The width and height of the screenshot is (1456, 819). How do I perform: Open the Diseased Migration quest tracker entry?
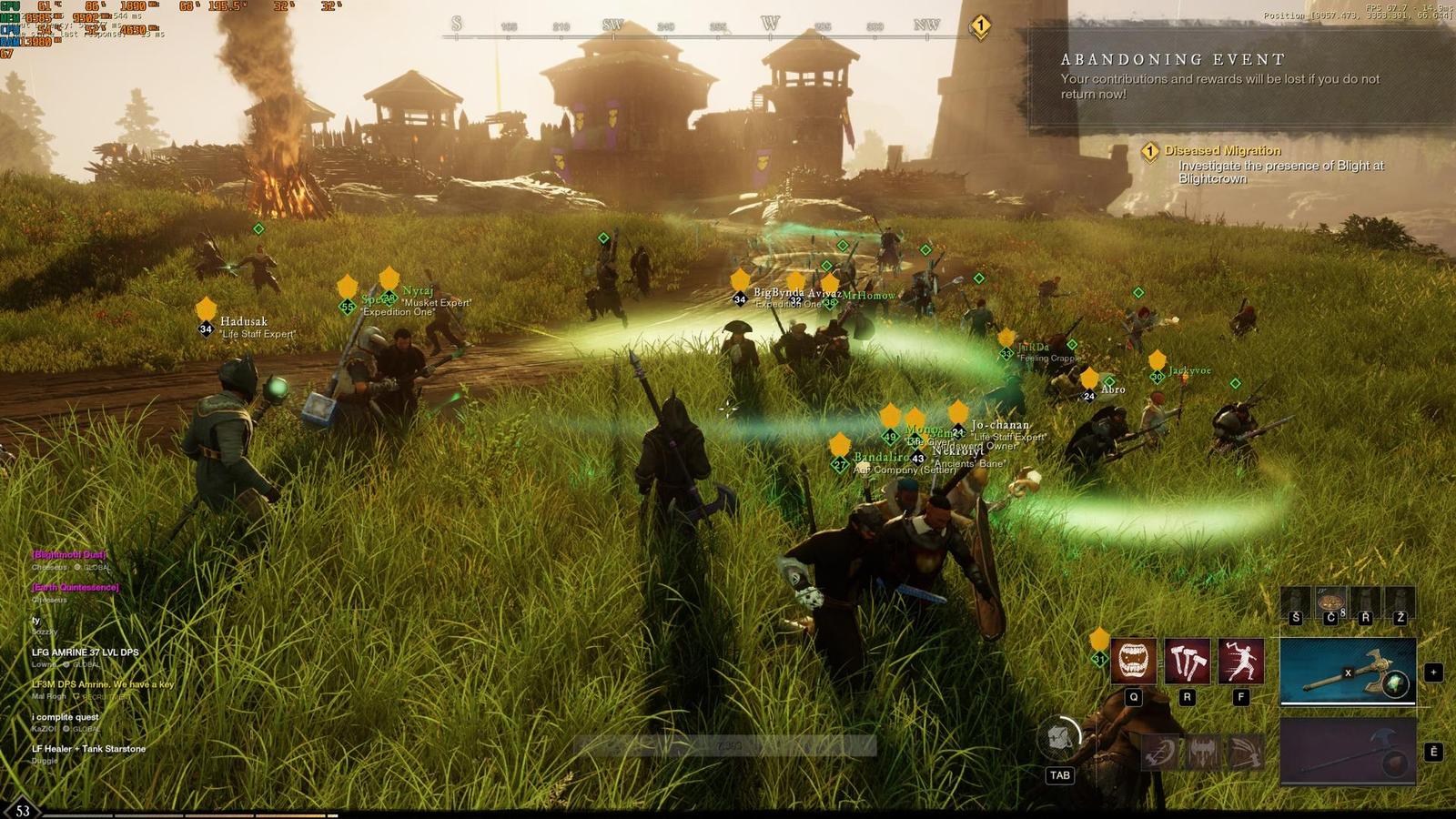click(x=1222, y=150)
